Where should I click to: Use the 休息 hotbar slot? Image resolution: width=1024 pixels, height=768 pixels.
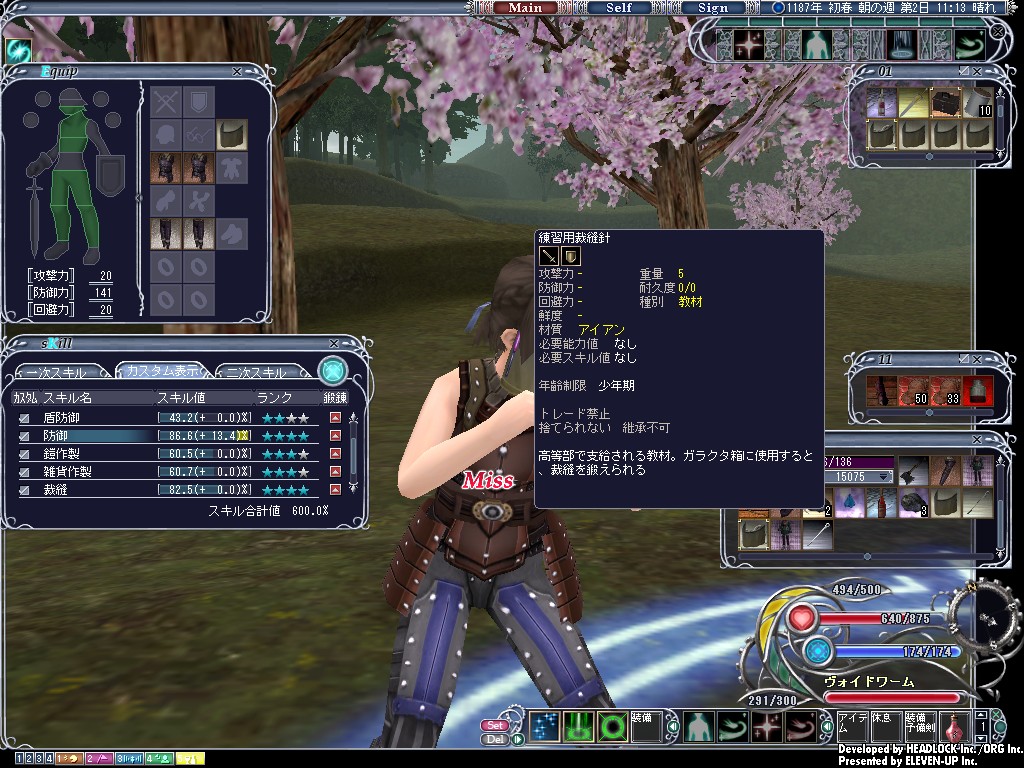884,727
